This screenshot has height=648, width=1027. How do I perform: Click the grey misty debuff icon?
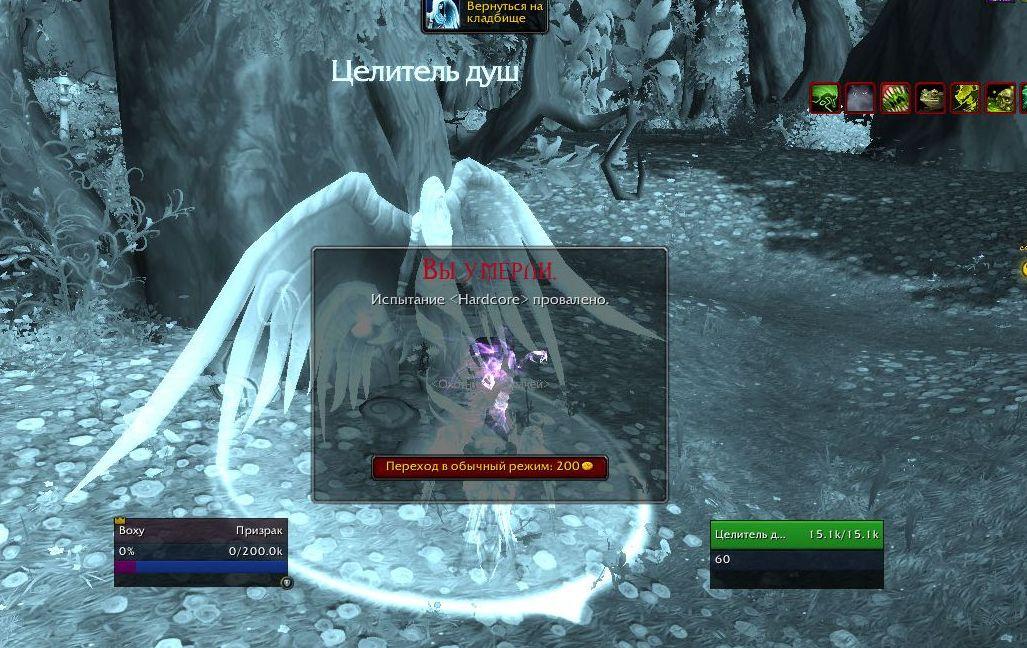tap(860, 98)
